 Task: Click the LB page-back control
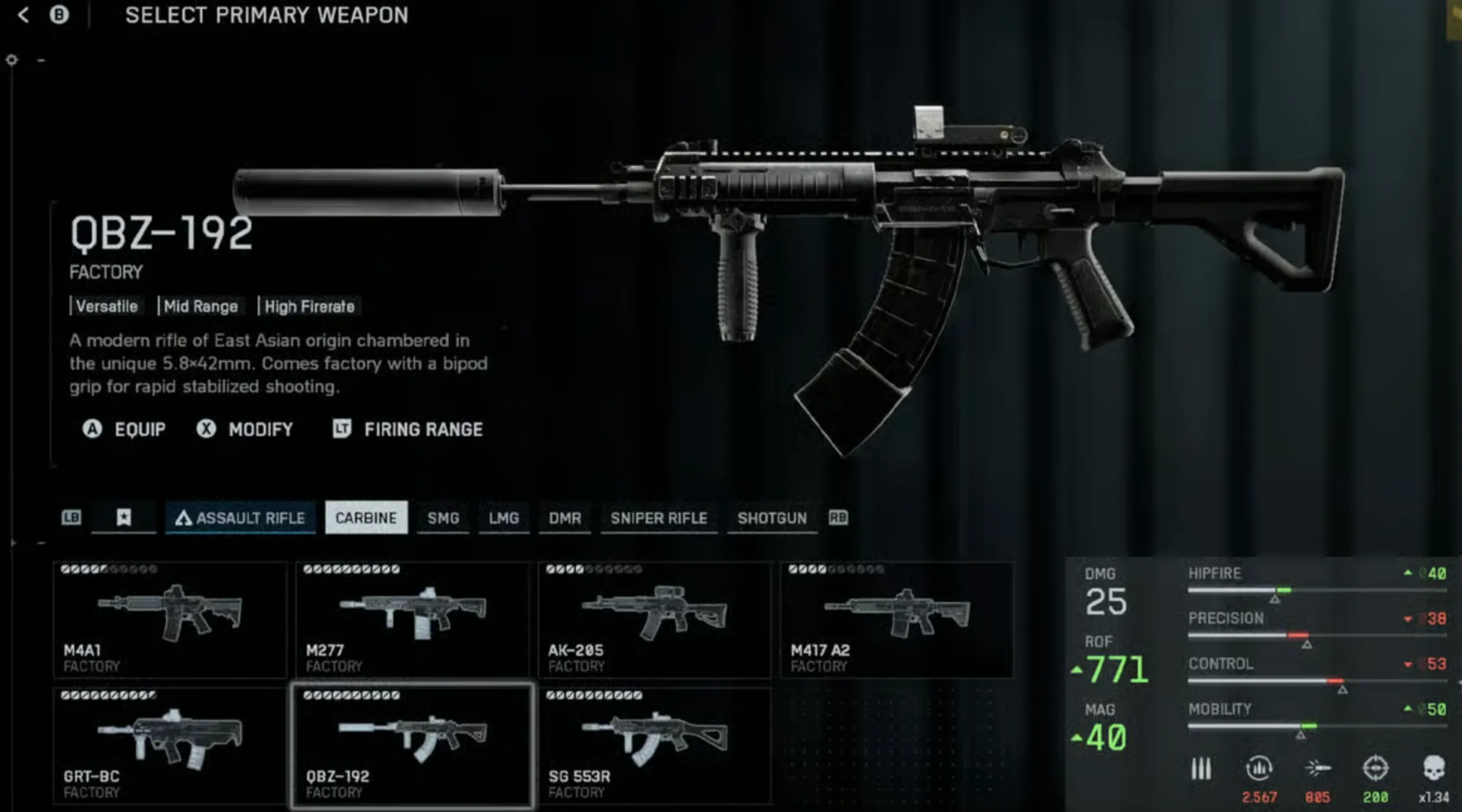72,518
